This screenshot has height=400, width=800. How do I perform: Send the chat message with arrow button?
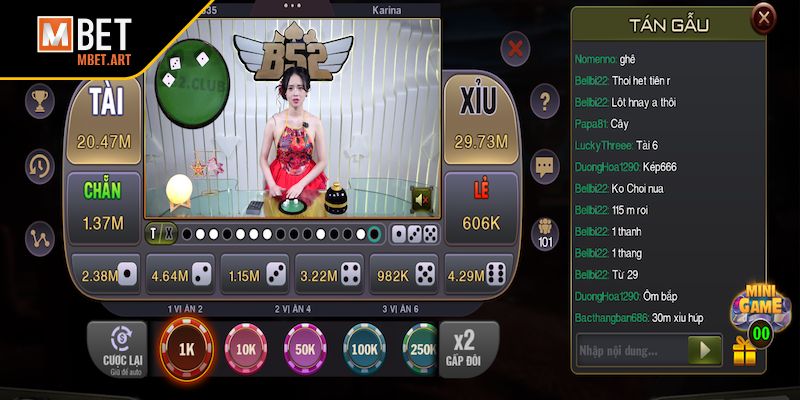click(706, 350)
